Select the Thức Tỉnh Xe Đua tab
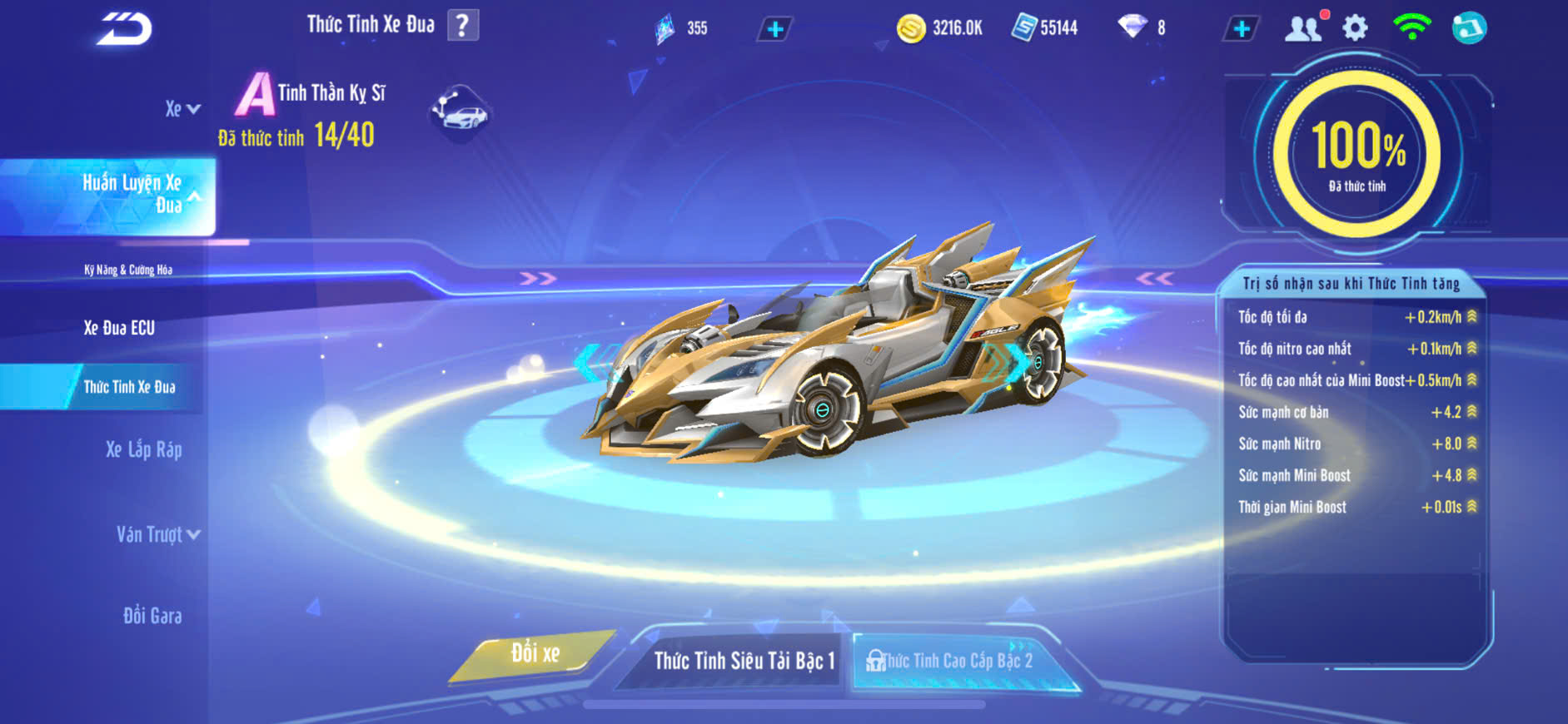The width and height of the screenshot is (1568, 724). [x=129, y=387]
